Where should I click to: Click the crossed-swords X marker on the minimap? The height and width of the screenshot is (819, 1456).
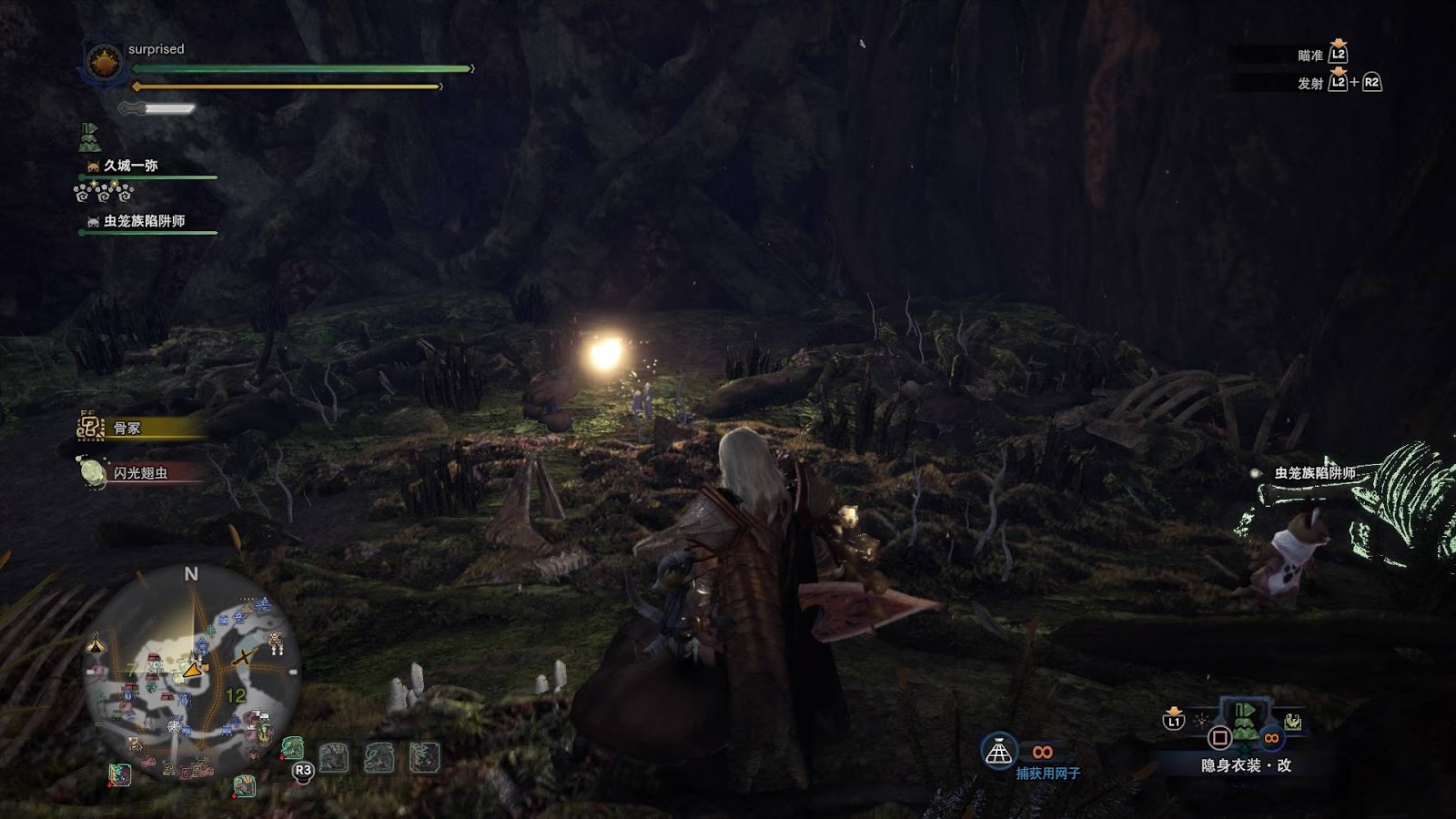pyautogui.click(x=244, y=658)
